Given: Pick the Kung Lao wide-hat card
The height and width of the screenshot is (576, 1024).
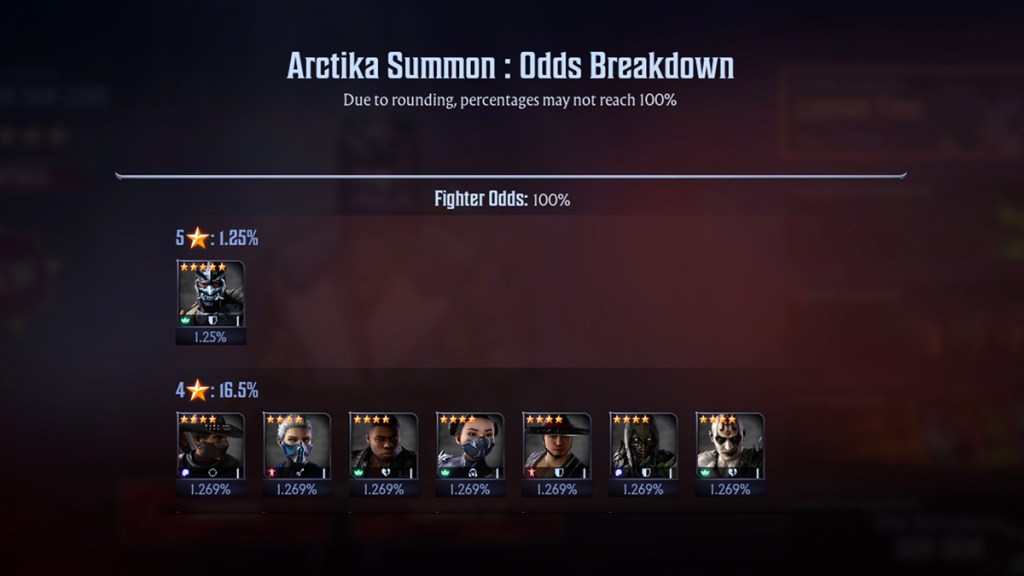Looking at the screenshot, I should (556, 446).
